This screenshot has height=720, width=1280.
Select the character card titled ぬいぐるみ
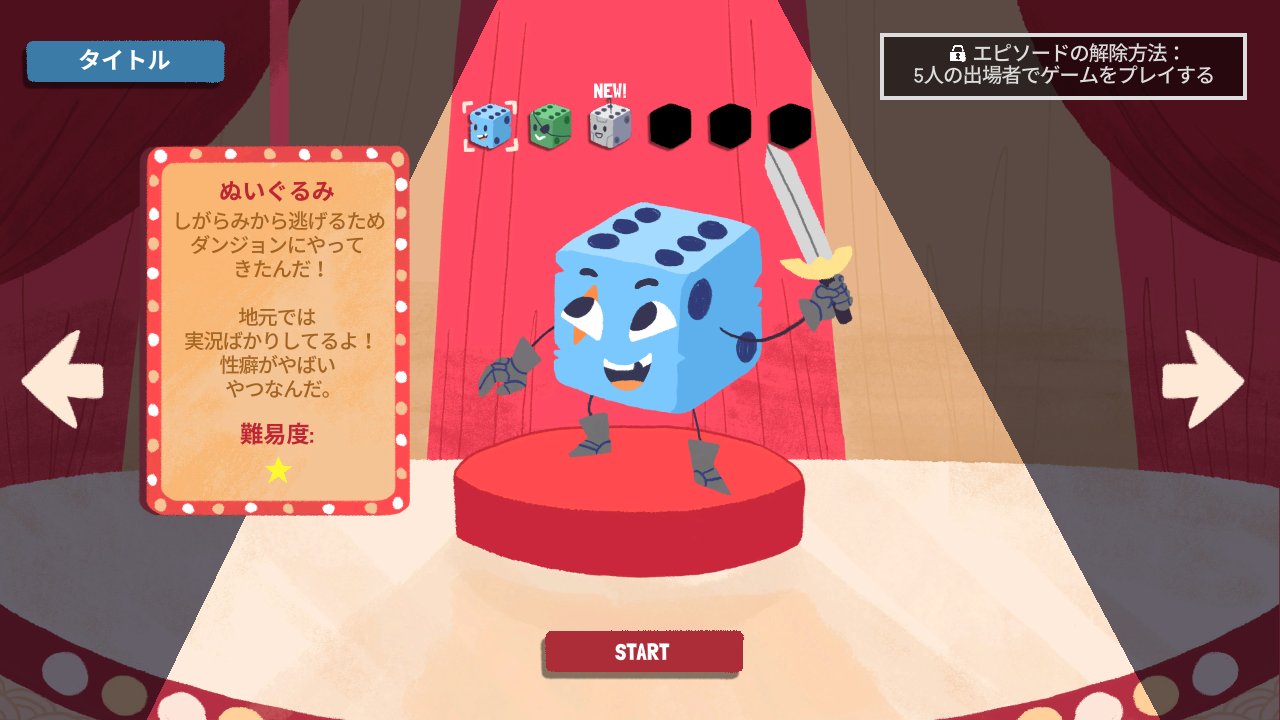click(x=277, y=330)
